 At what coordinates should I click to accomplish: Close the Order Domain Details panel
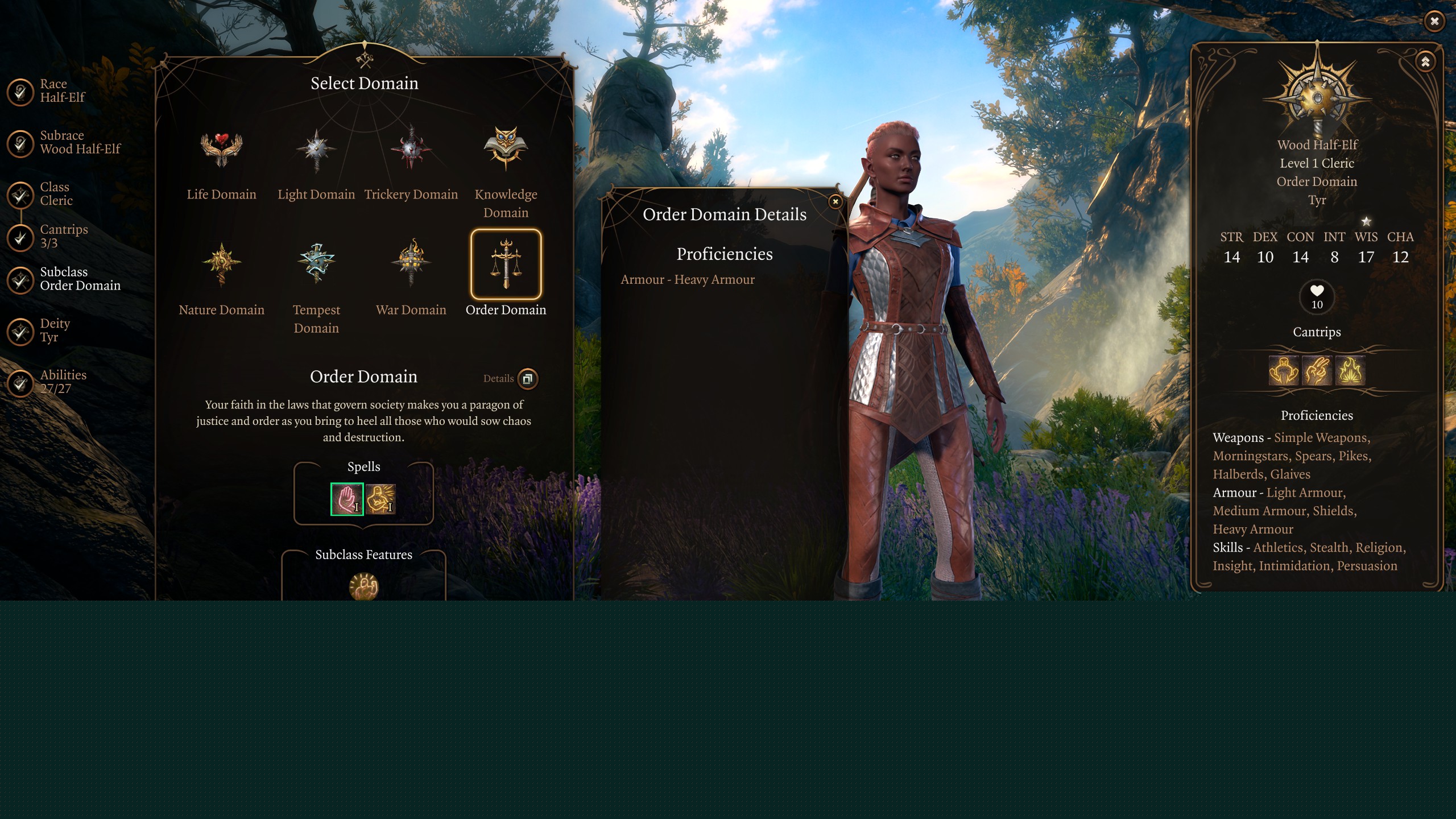point(835,201)
